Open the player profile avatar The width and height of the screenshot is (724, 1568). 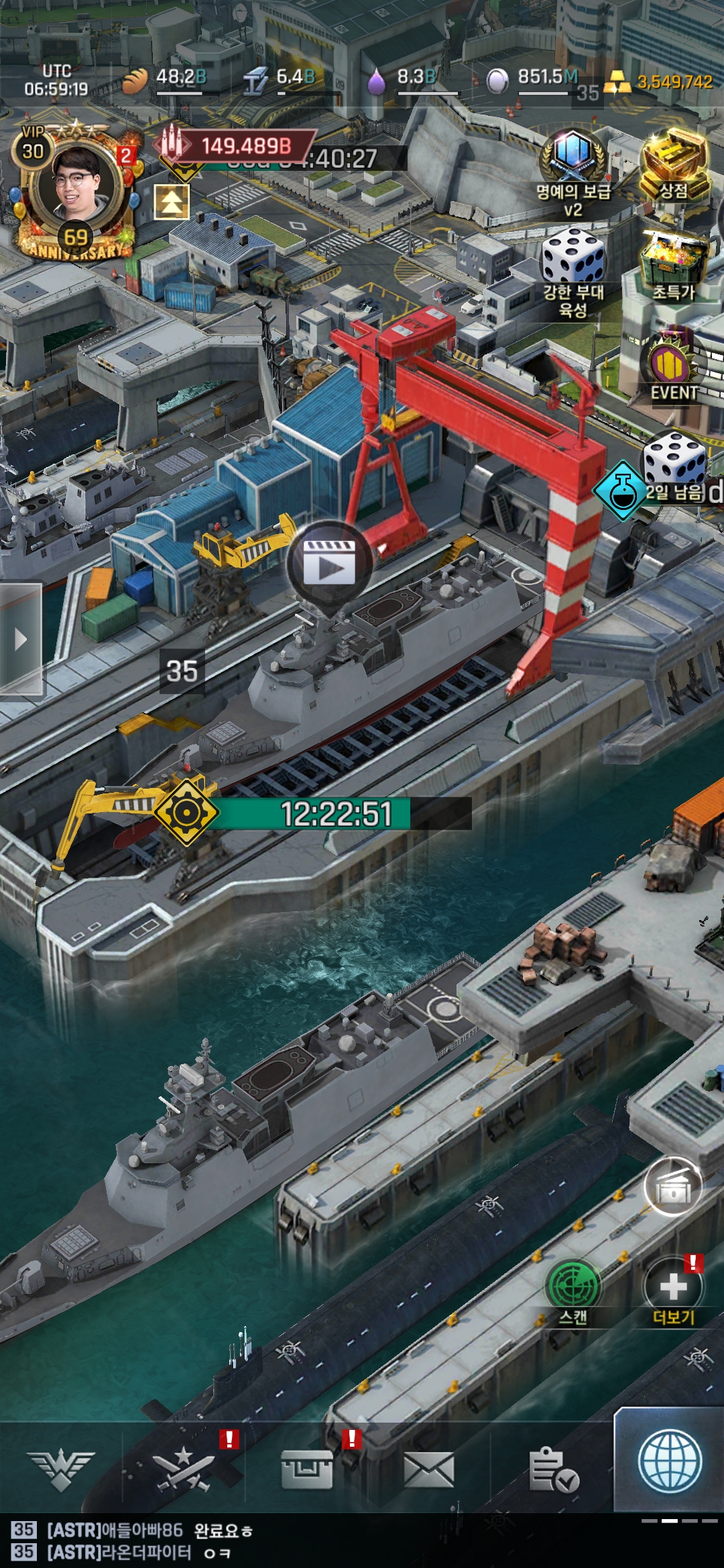coord(78,184)
